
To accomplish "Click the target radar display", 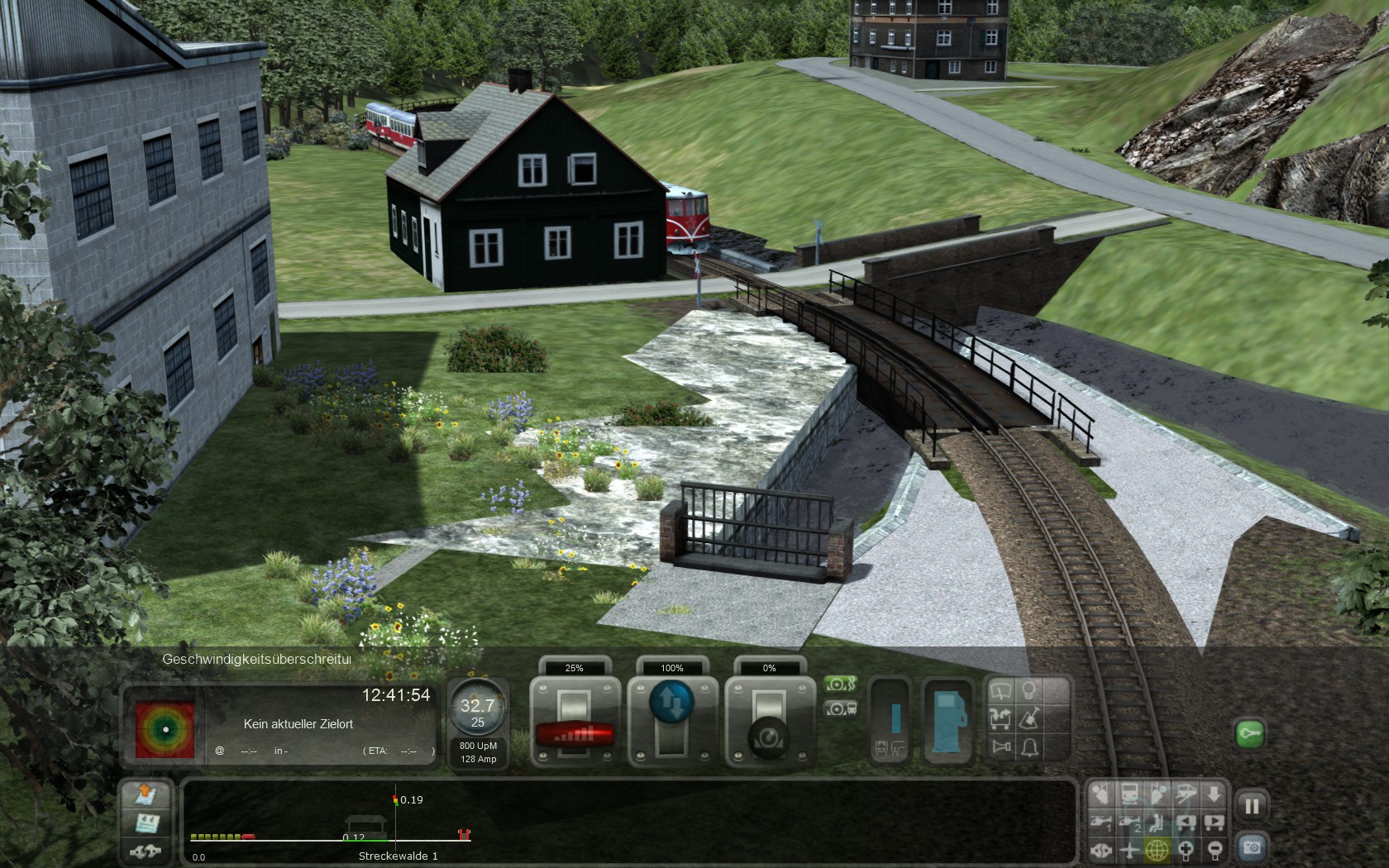I will [165, 730].
